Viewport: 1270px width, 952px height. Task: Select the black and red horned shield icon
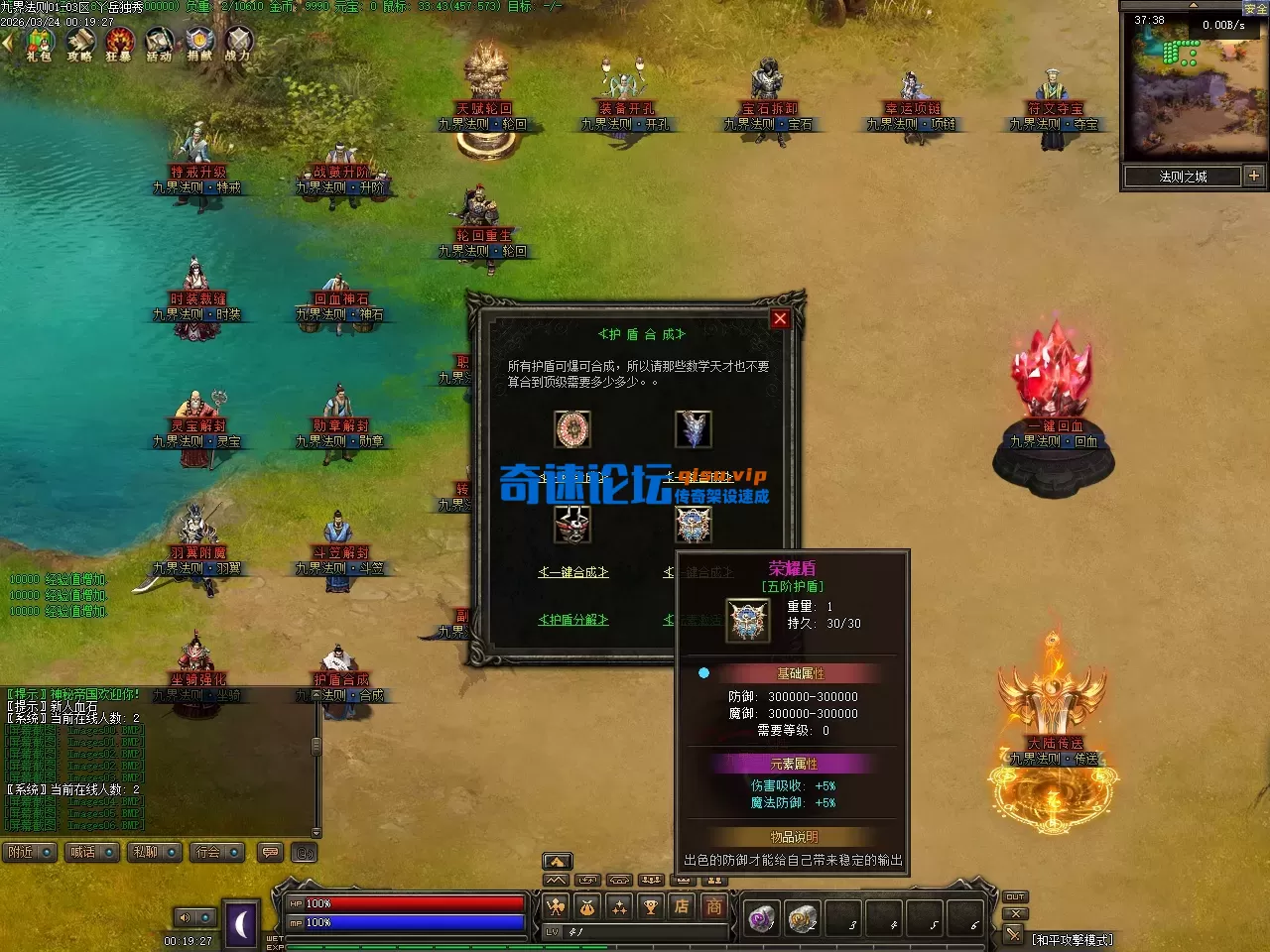pos(572,525)
